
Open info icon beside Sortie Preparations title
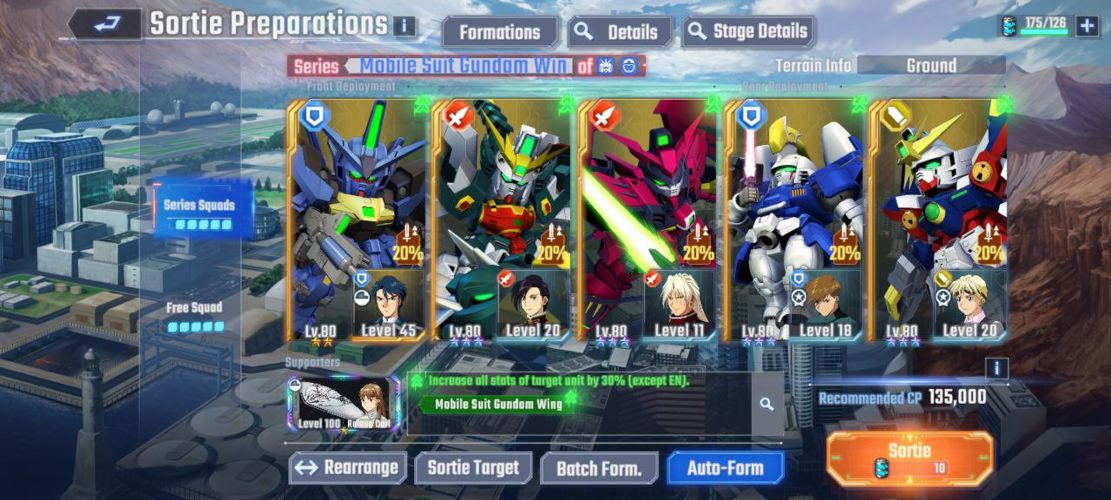(x=404, y=26)
